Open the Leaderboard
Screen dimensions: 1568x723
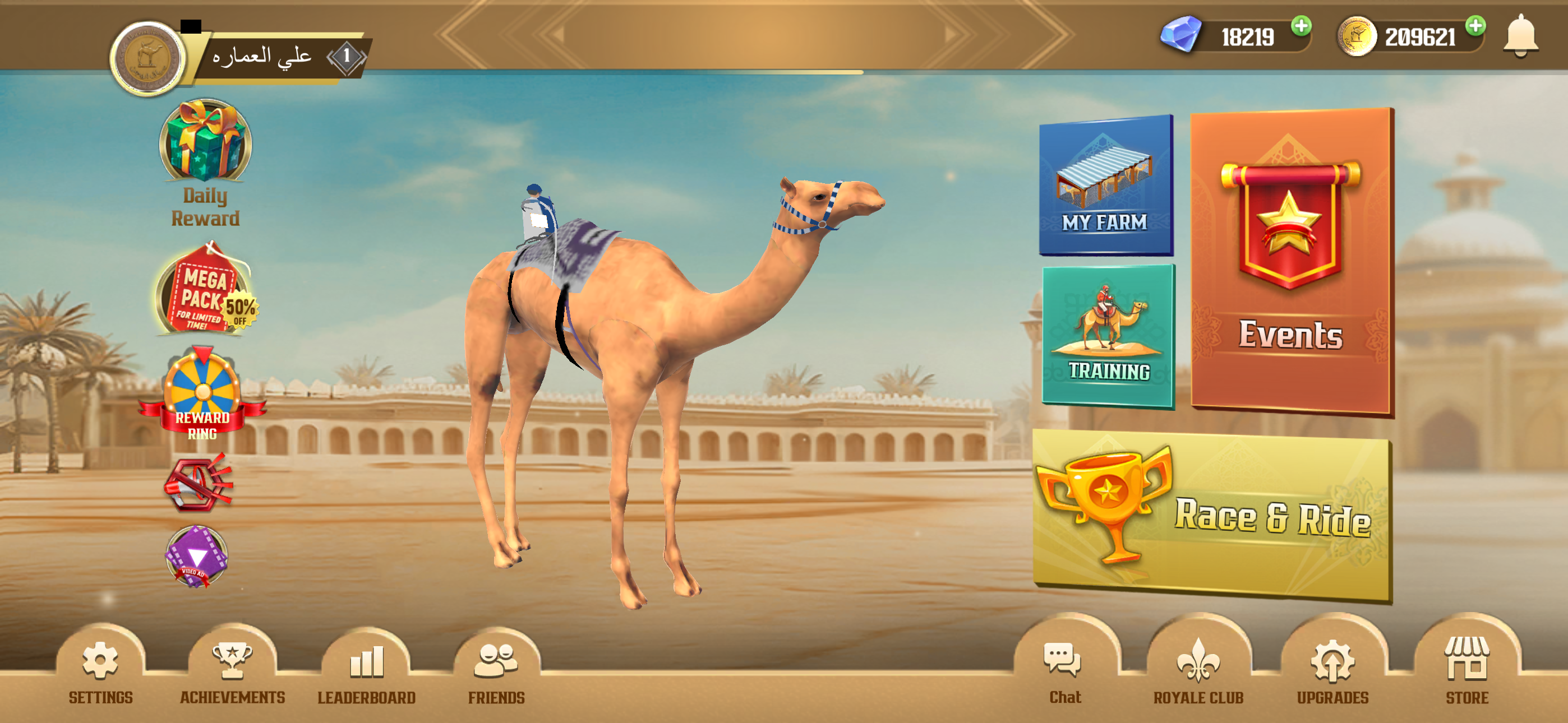(x=366, y=669)
